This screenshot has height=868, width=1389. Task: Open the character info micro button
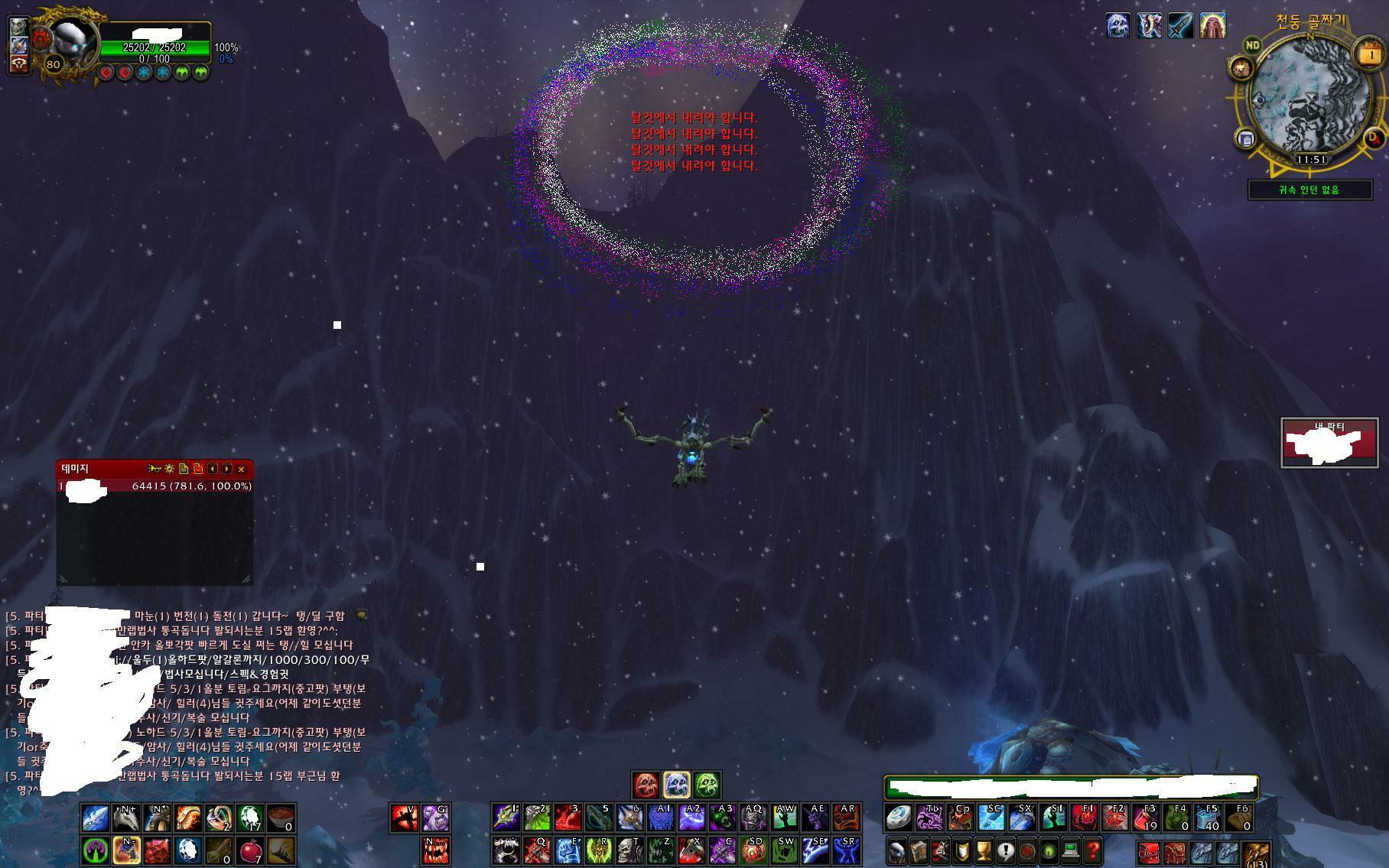(897, 850)
